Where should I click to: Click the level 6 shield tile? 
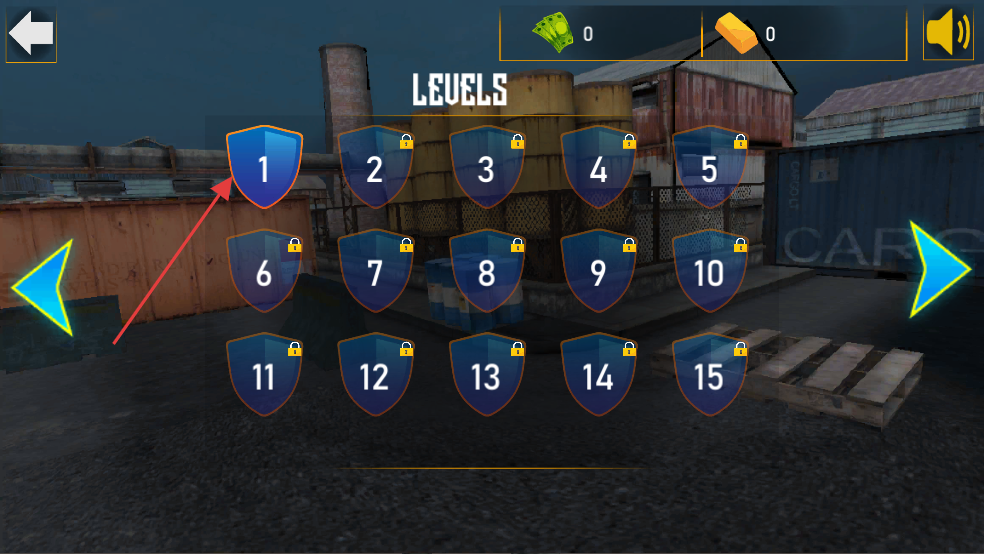coord(264,272)
